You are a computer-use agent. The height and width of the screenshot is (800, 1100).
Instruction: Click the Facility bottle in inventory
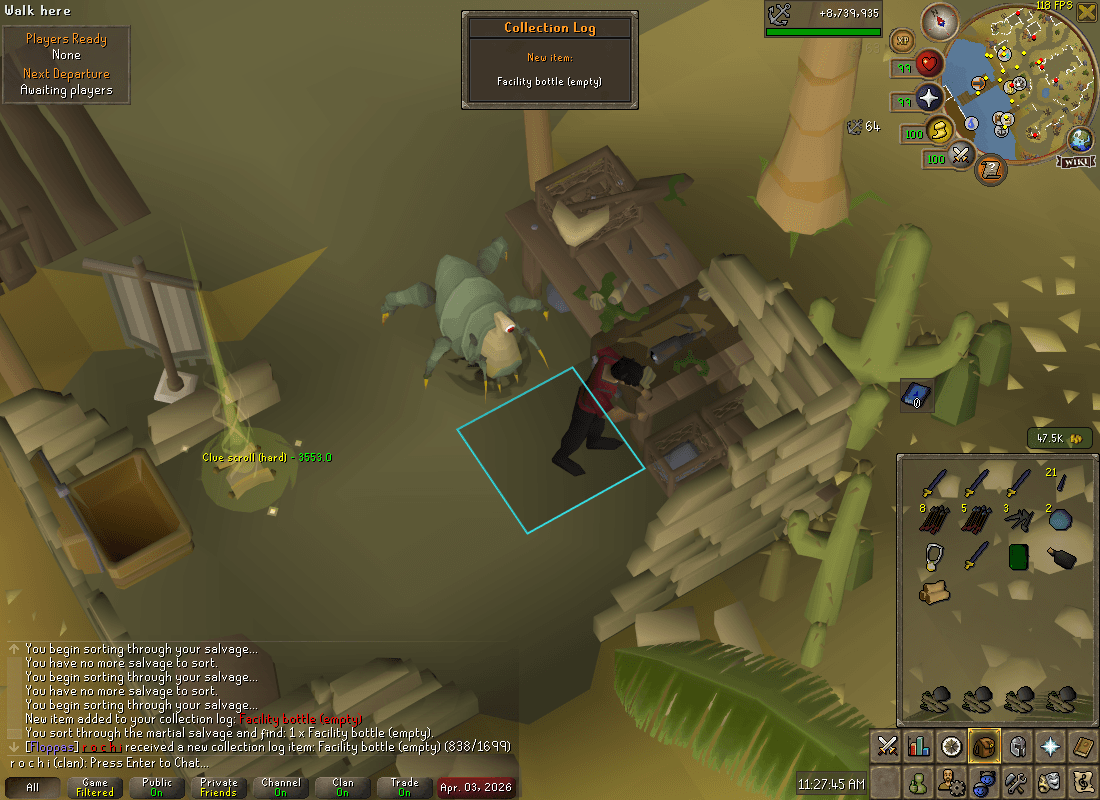point(1060,557)
